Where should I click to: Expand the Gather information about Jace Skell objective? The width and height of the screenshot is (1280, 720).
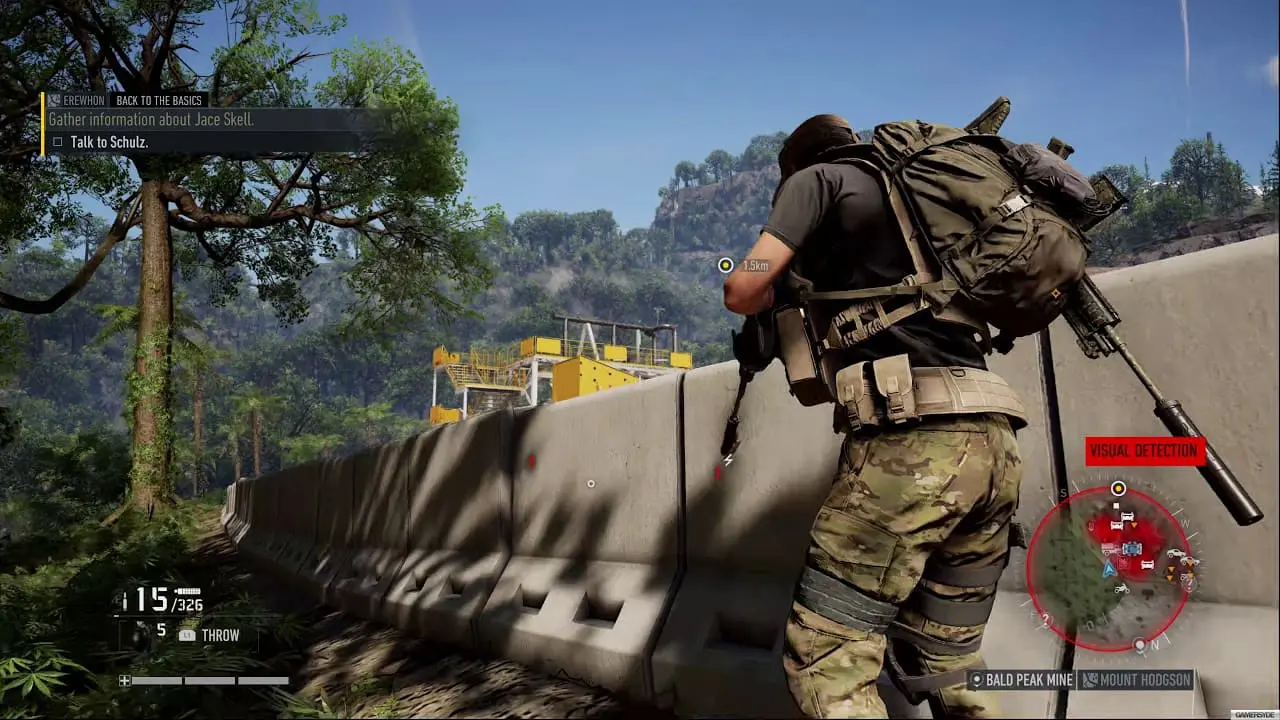[x=148, y=119]
